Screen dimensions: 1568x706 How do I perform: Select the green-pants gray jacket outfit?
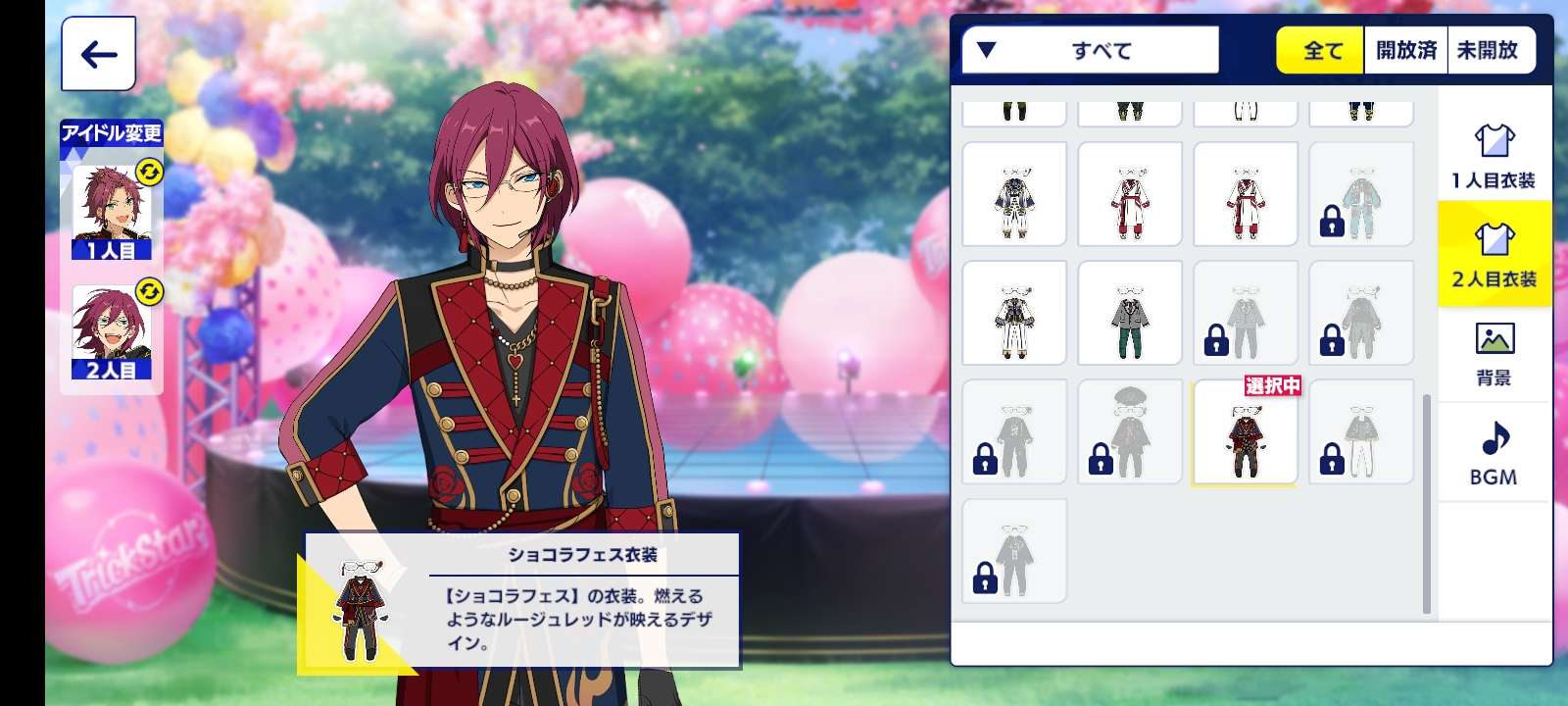pyautogui.click(x=1130, y=314)
